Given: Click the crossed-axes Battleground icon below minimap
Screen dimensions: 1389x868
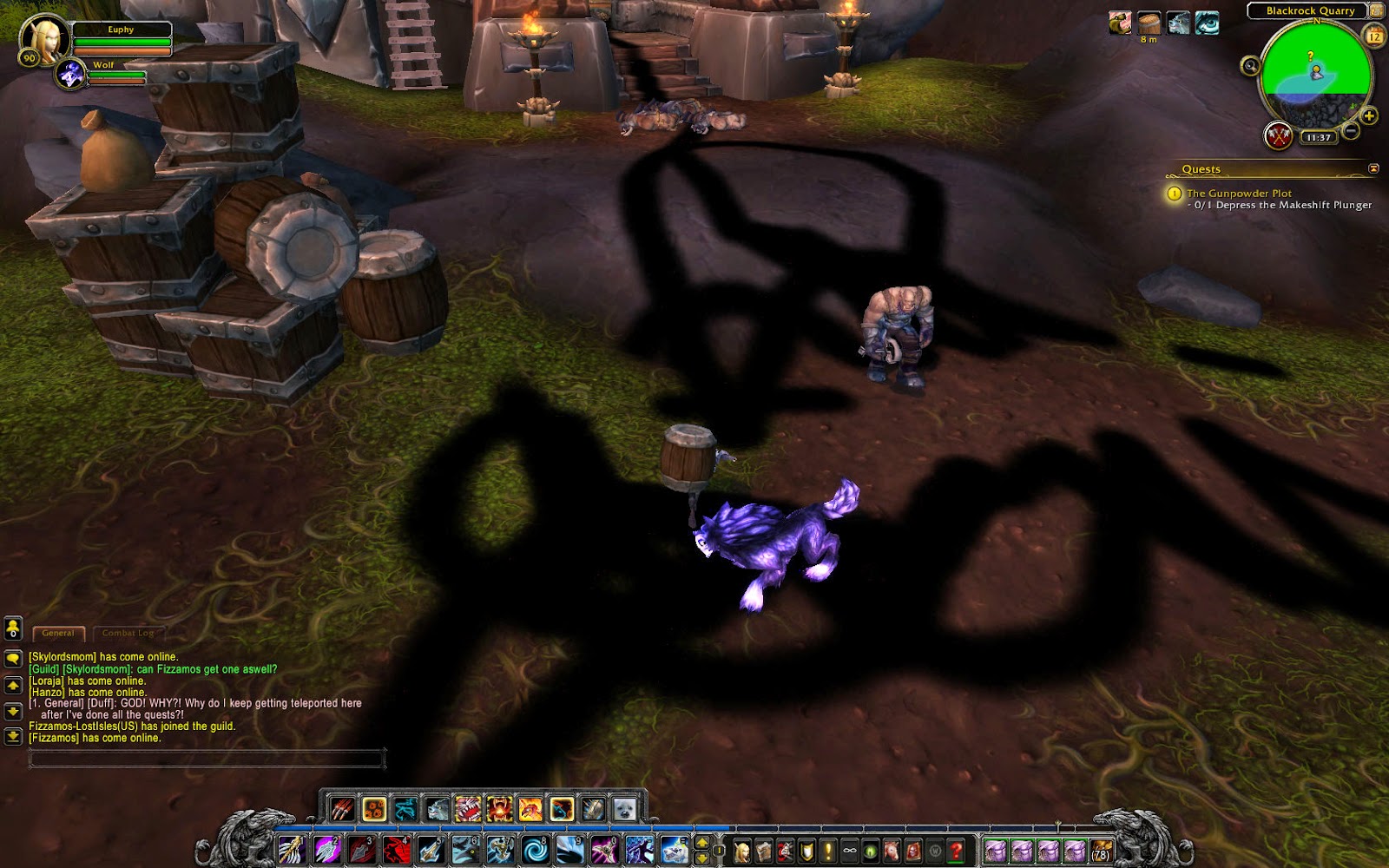Looking at the screenshot, I should pos(1280,136).
